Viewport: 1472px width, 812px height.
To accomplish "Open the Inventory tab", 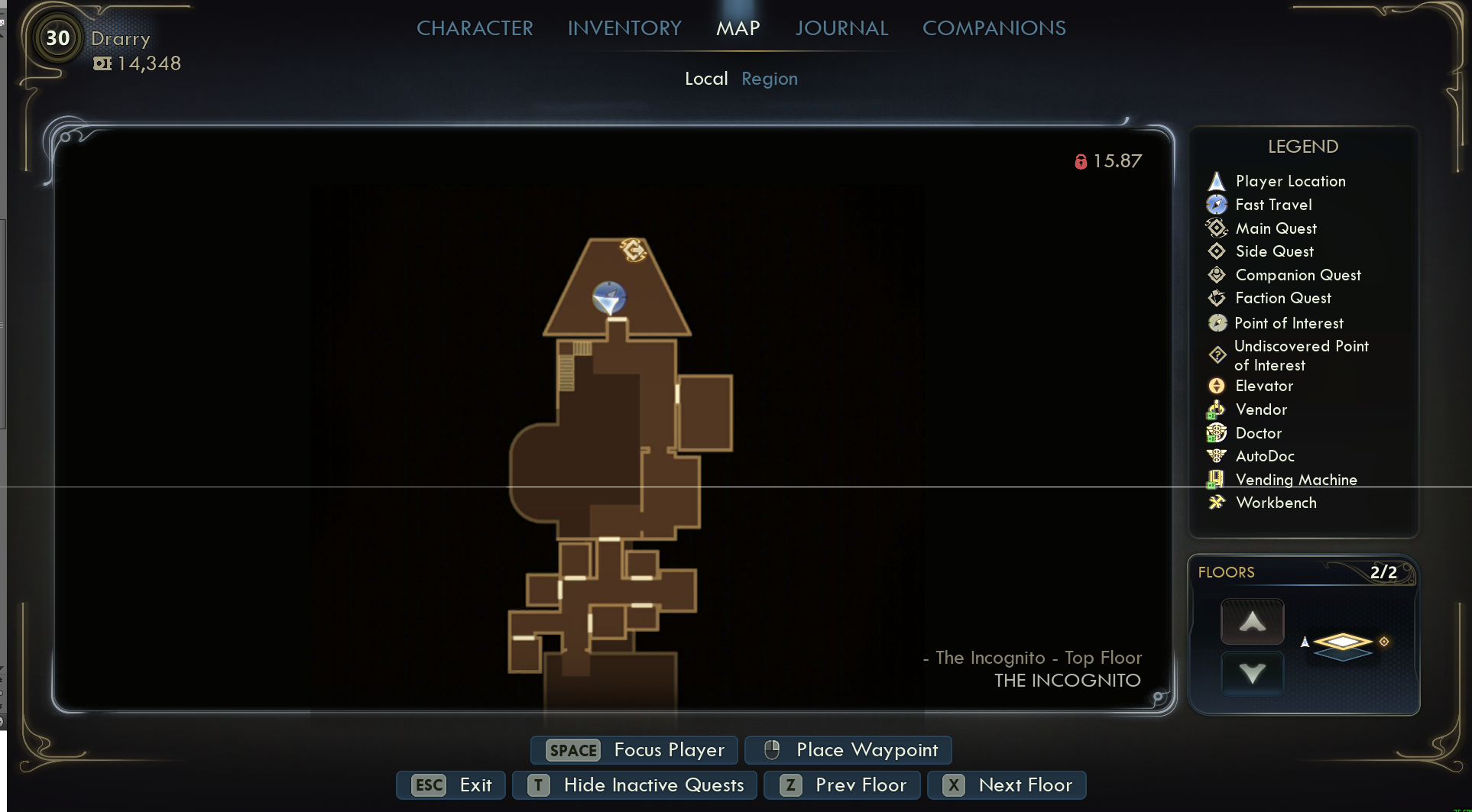I will (624, 28).
